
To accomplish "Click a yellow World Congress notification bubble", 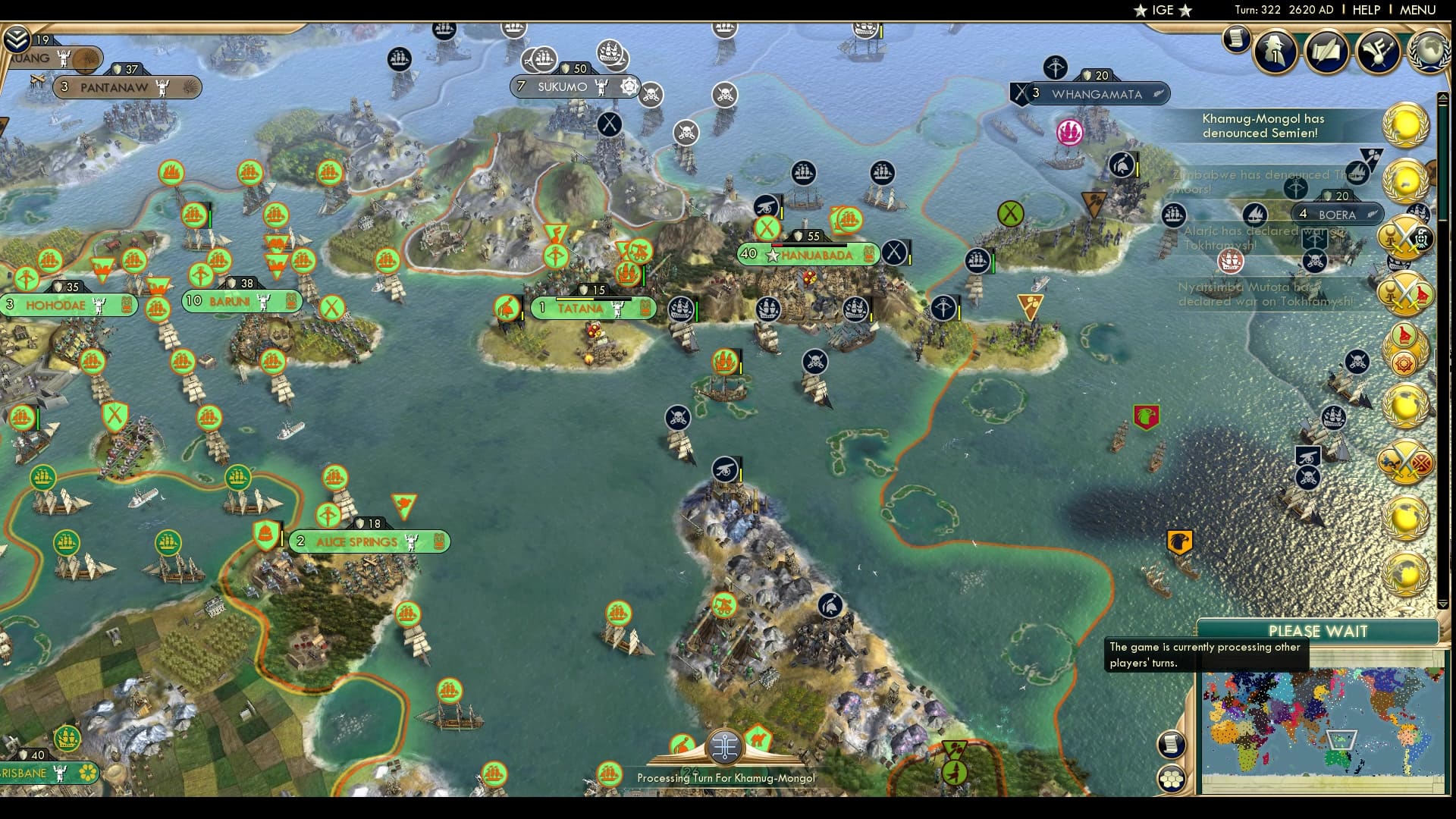I will 1407,125.
